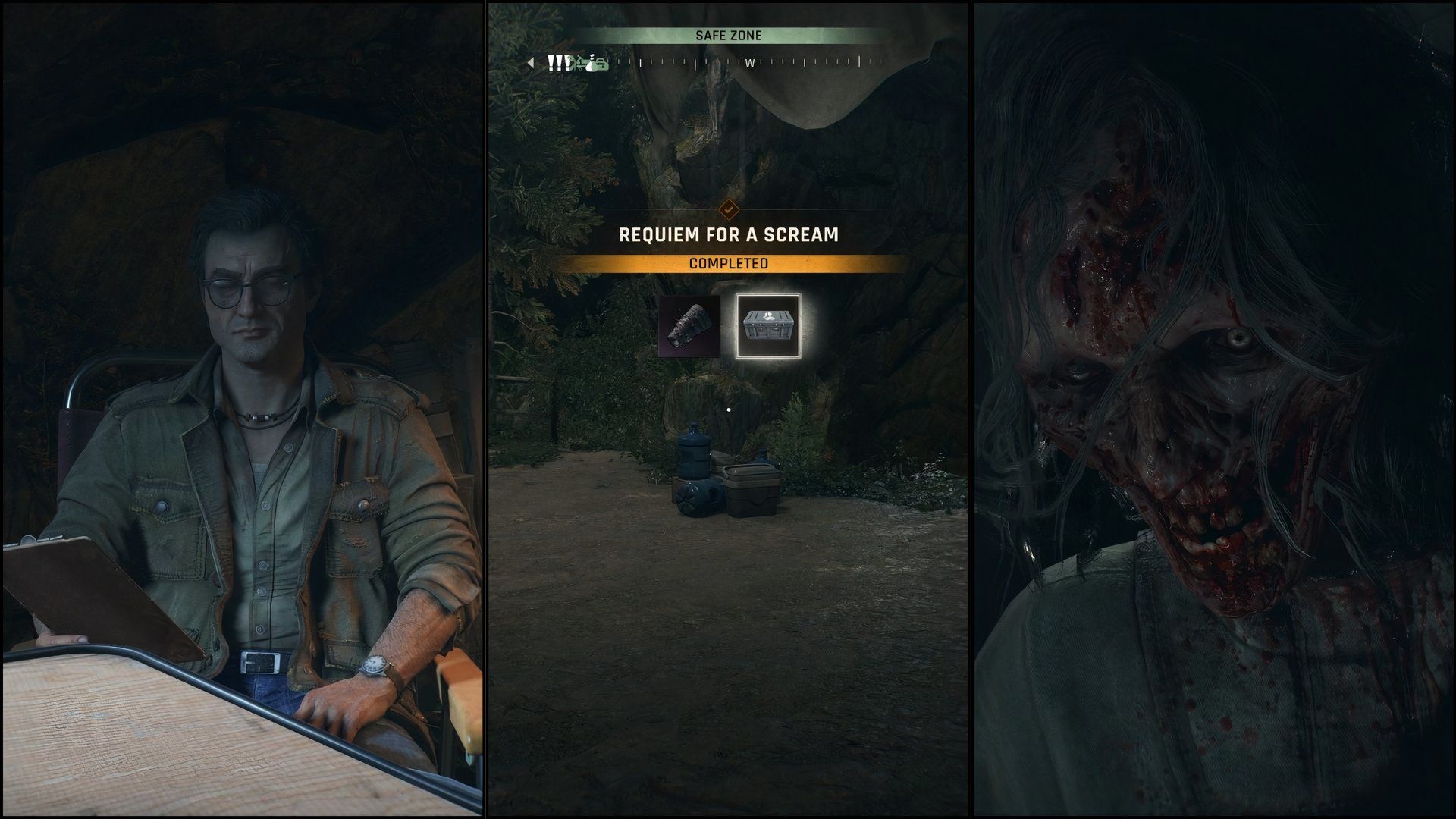Click the loot sack icon on the compass

click(591, 65)
